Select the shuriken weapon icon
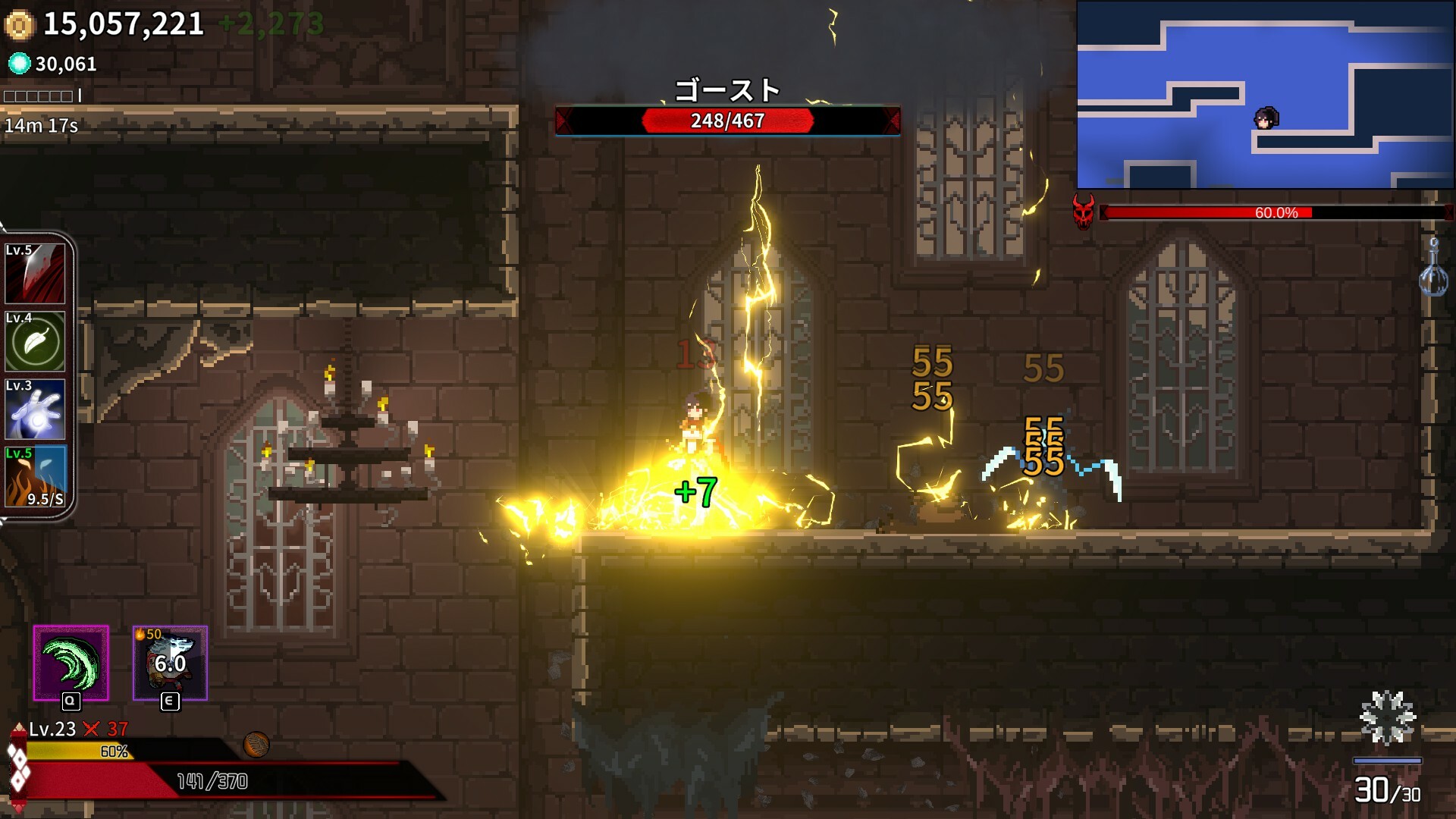1456x819 pixels. pyautogui.click(x=1387, y=717)
